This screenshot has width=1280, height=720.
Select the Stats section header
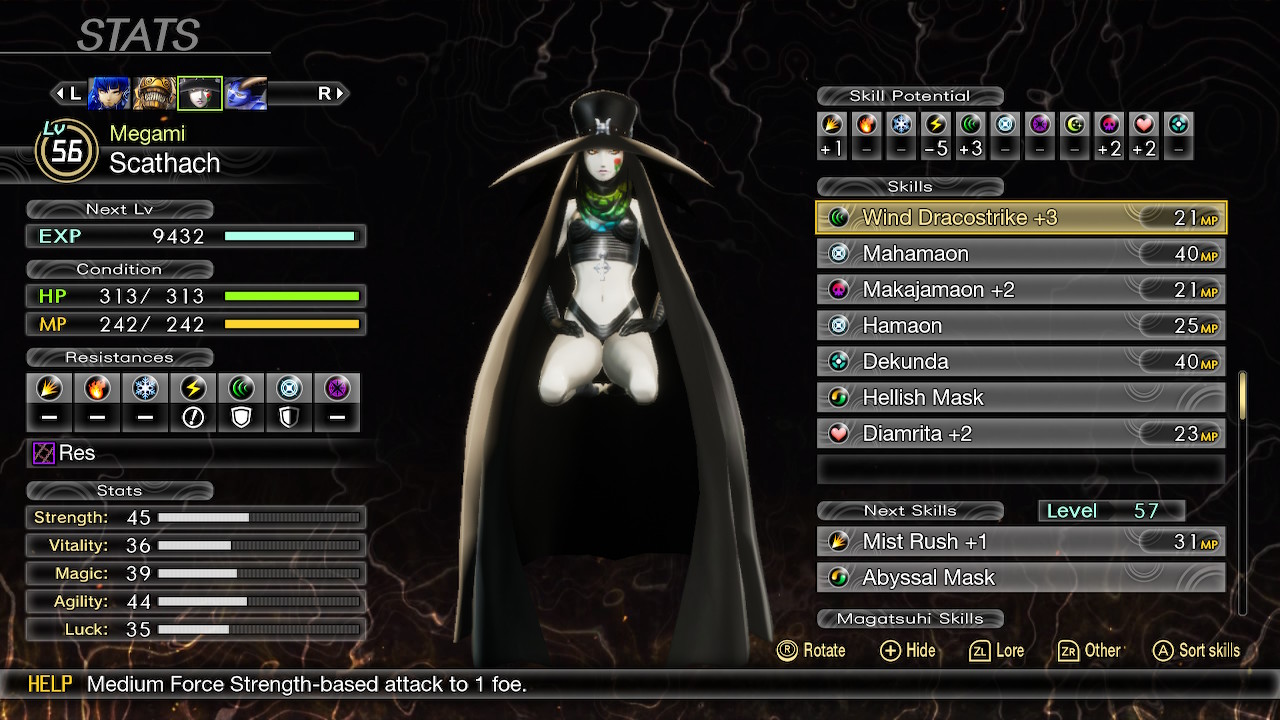(x=119, y=490)
